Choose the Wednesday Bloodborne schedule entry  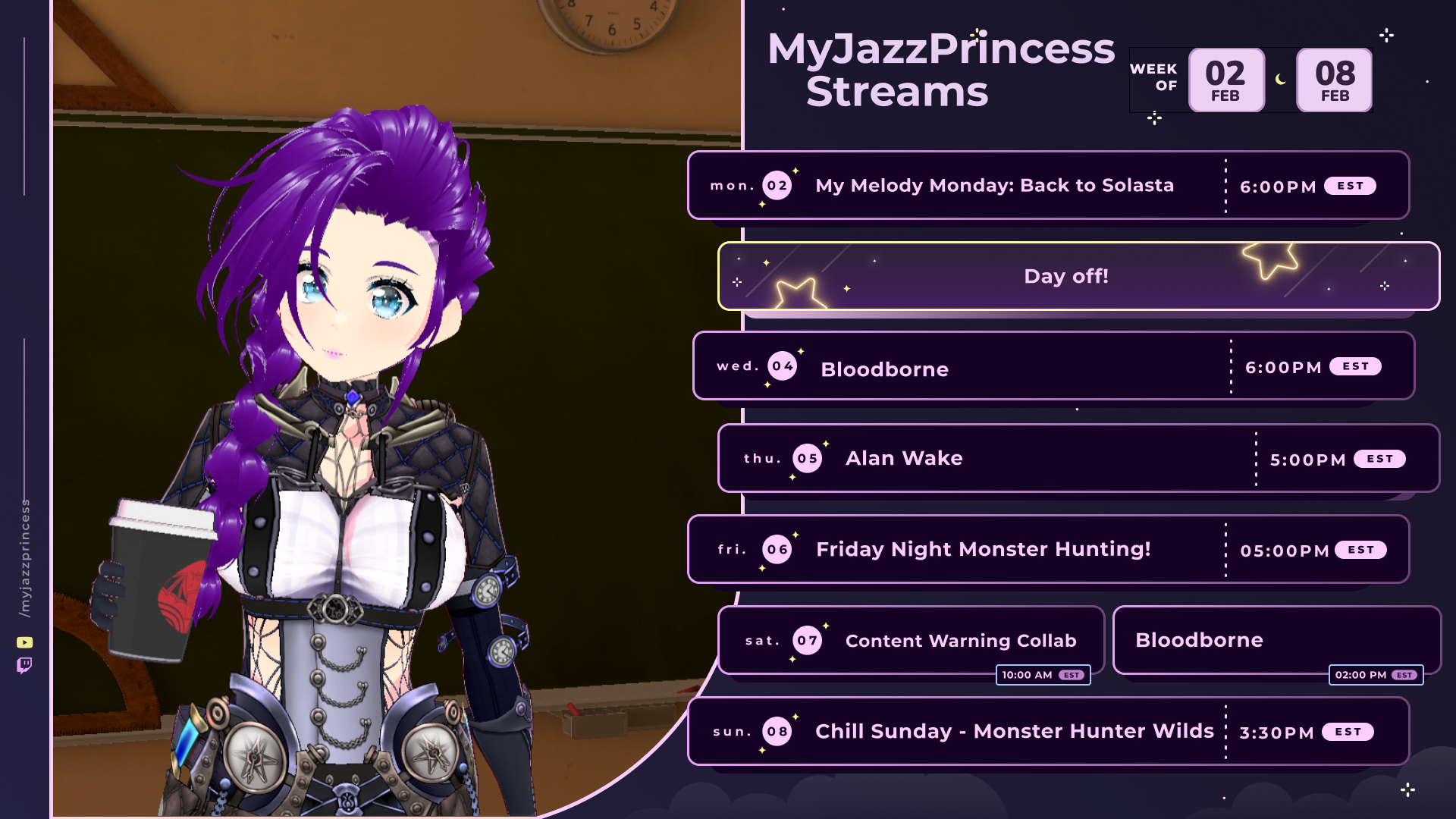pyautogui.click(x=884, y=369)
